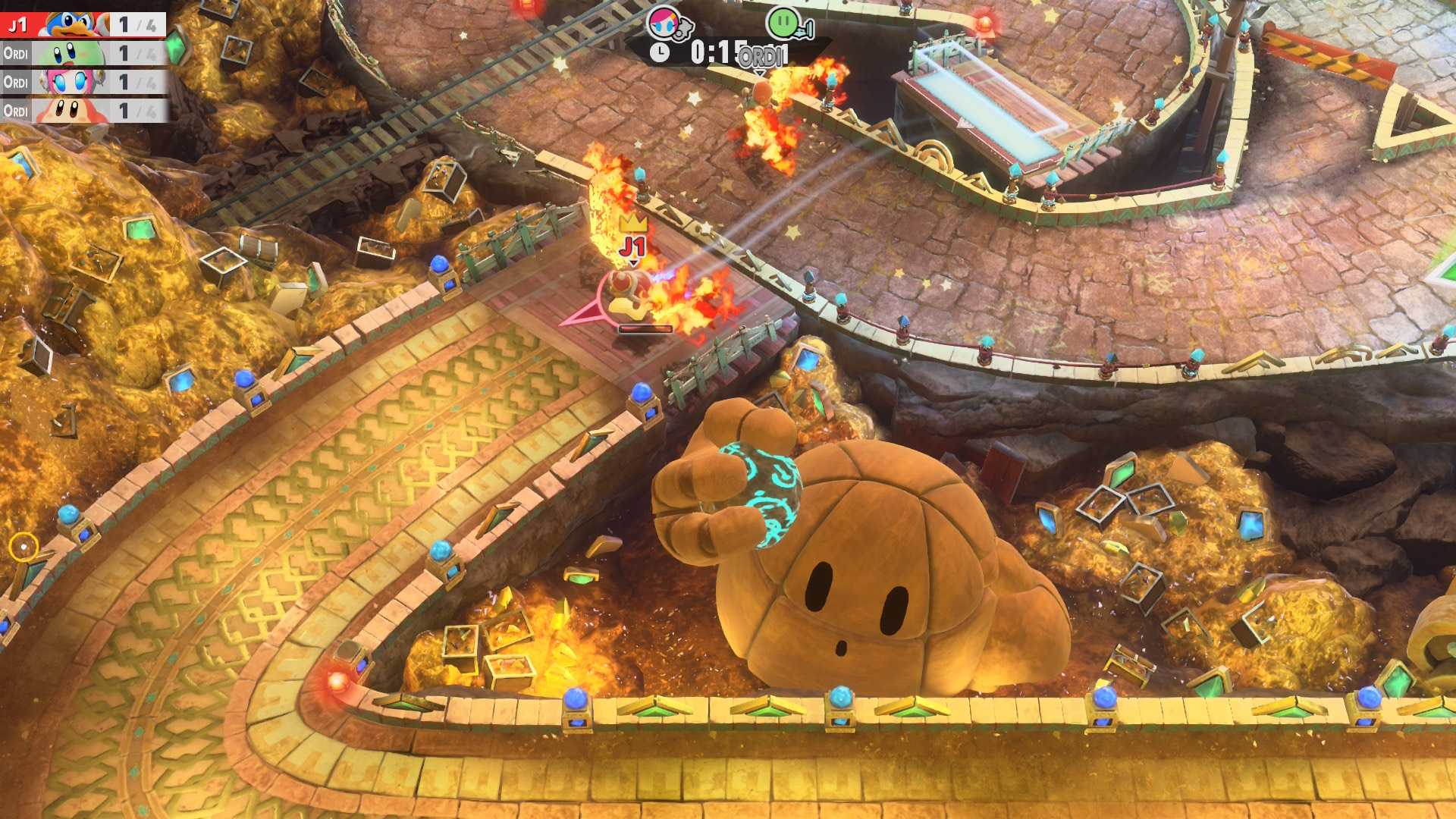Choose the pink character ORDI scoreboard row
The height and width of the screenshot is (819, 1456).
pyautogui.click(x=82, y=82)
